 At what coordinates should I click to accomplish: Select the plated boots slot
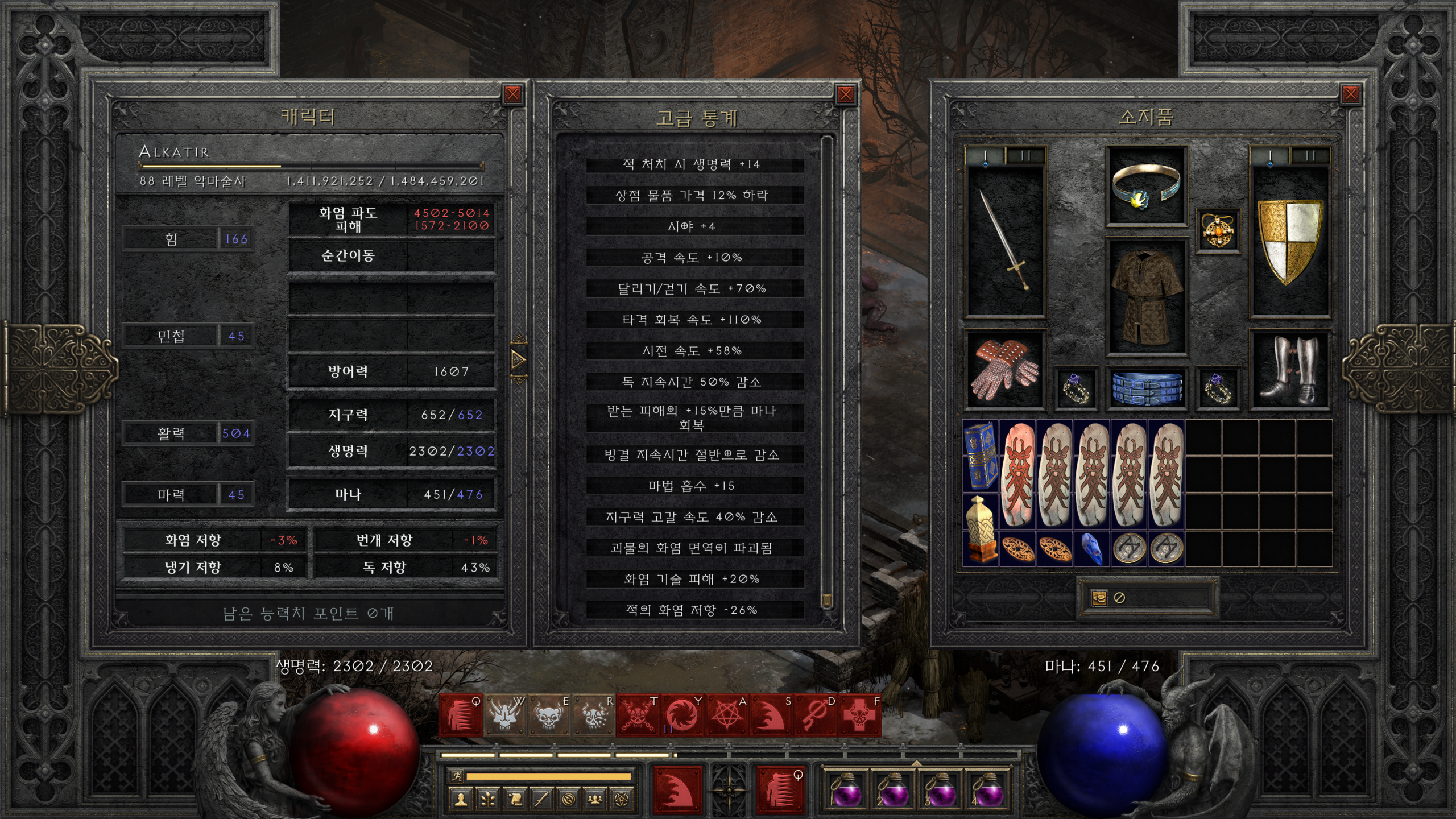pyautogui.click(x=1289, y=370)
